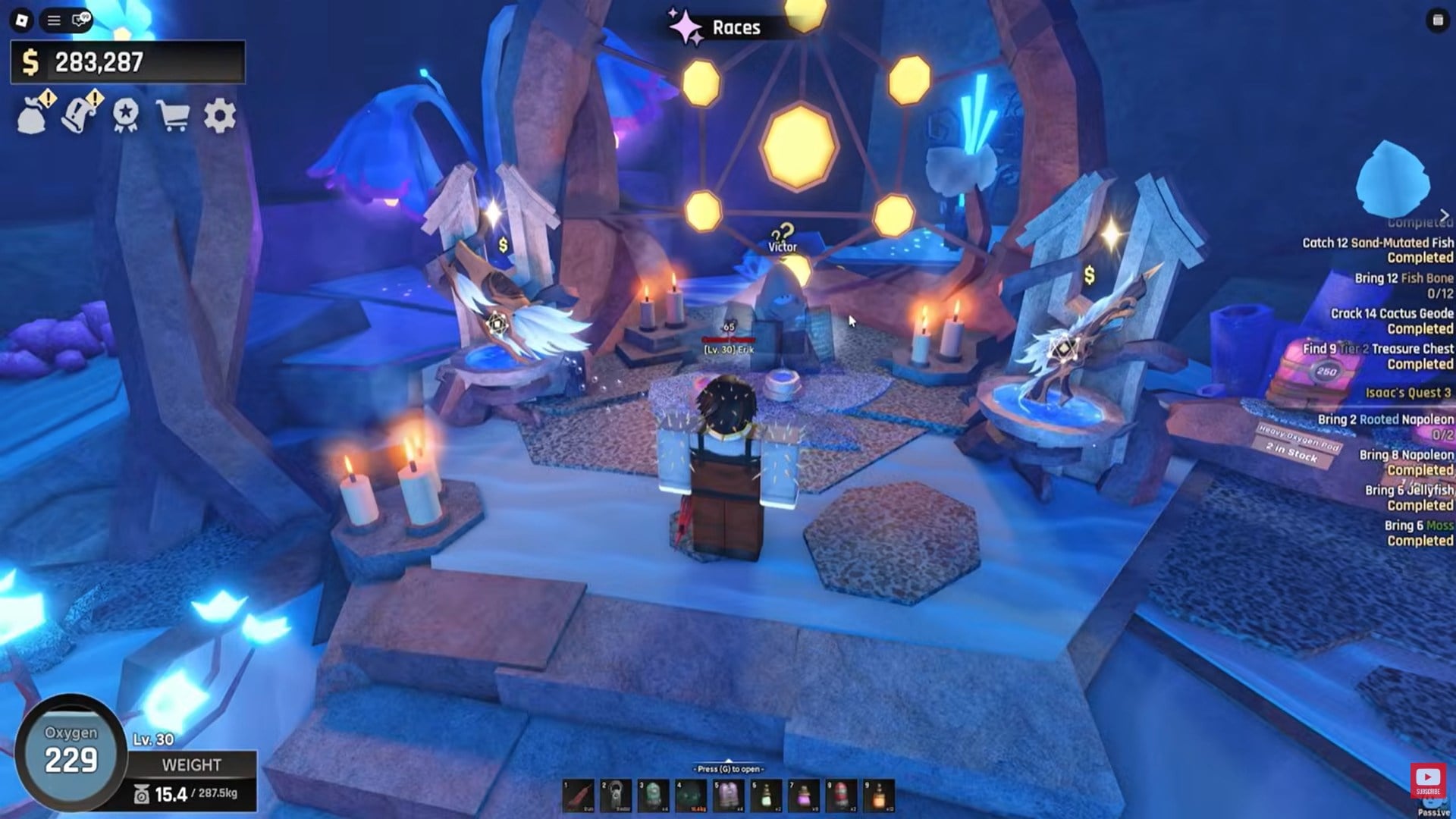Select the green potion in slot 6
Viewport: 1456px width, 819px height.
pyautogui.click(x=766, y=796)
